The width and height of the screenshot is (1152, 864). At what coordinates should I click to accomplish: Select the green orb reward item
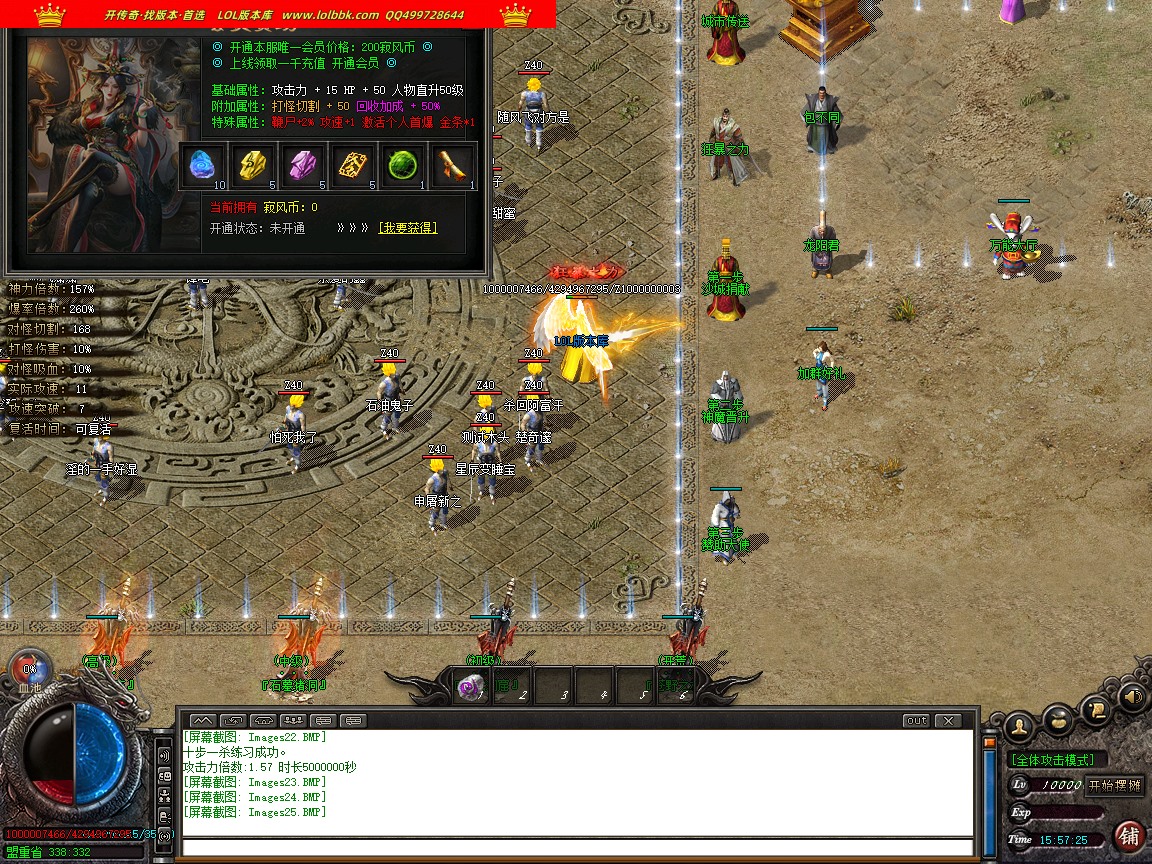click(x=402, y=166)
